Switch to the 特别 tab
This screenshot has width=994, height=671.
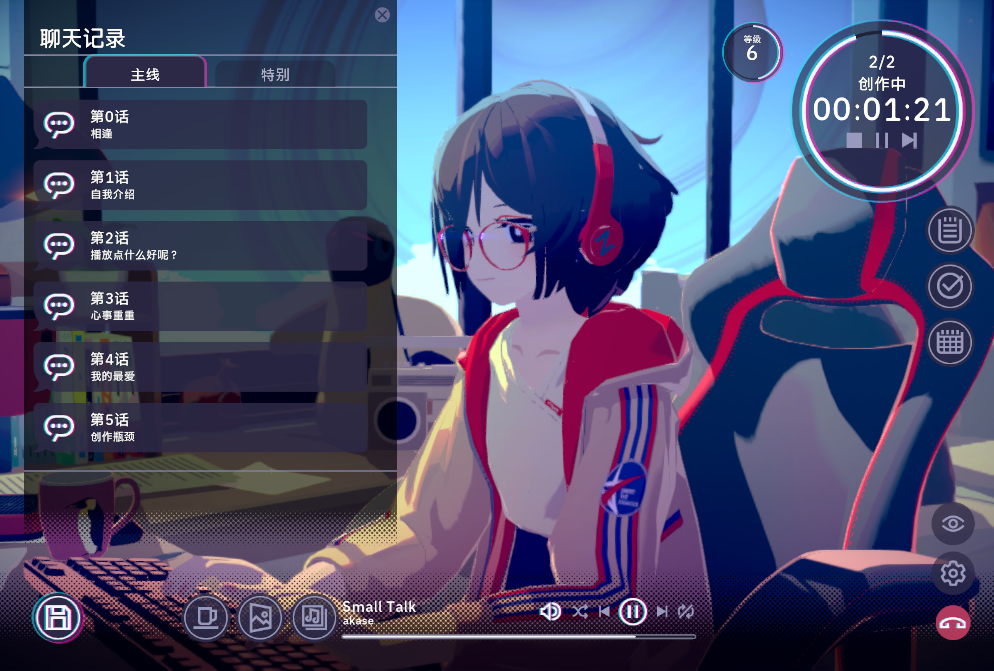point(275,74)
